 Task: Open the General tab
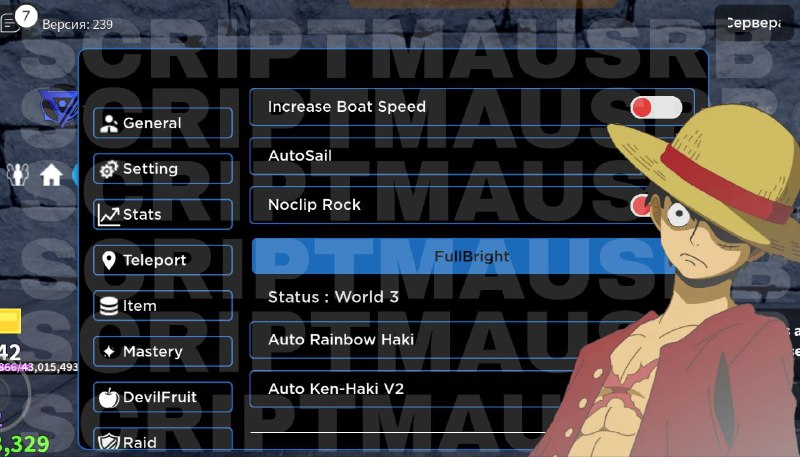point(163,123)
